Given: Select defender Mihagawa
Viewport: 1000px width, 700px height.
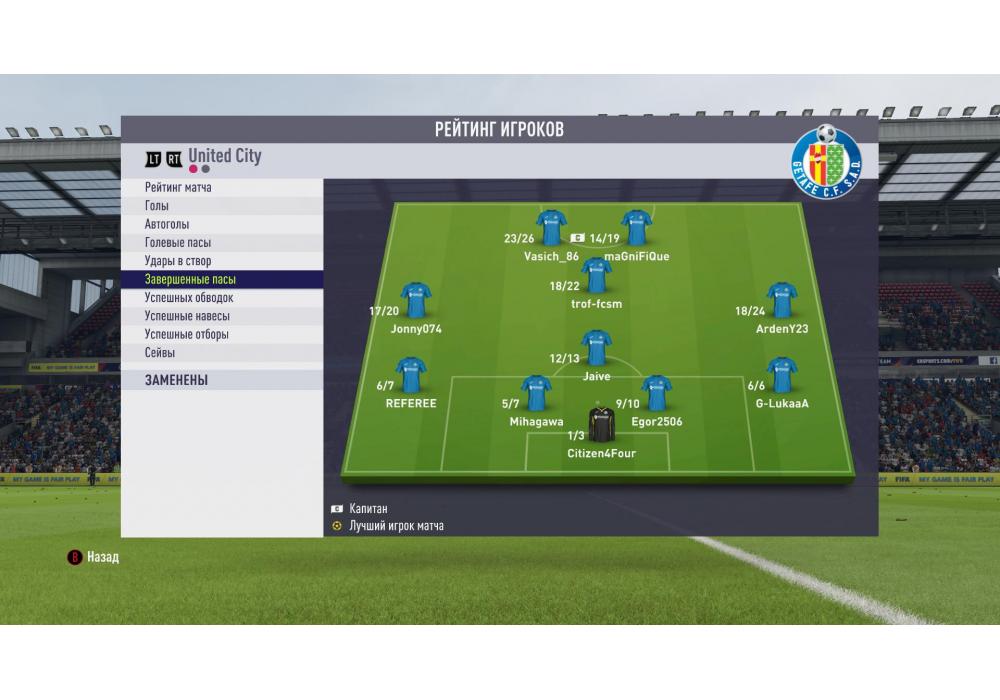Looking at the screenshot, I should [536, 393].
